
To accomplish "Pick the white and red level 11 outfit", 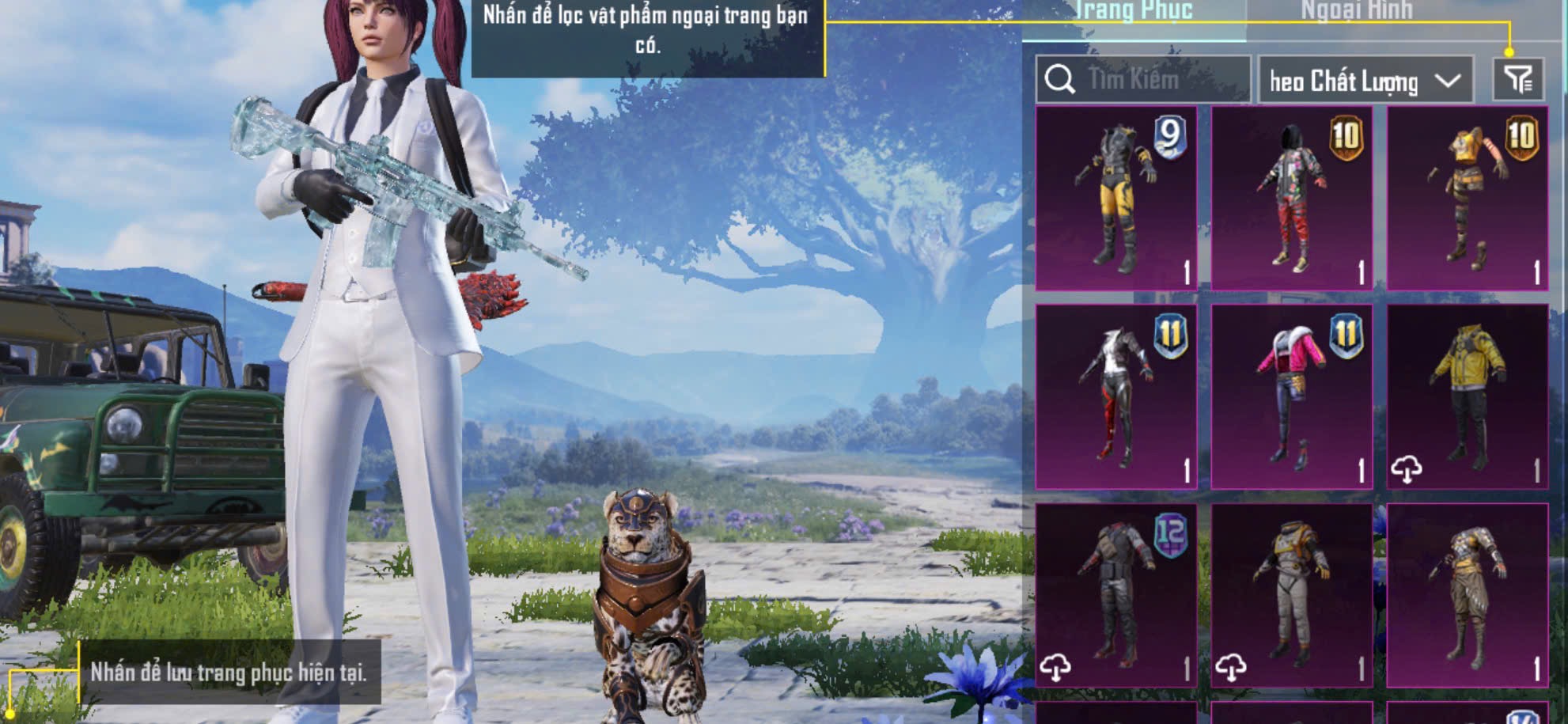I will coord(1115,396).
